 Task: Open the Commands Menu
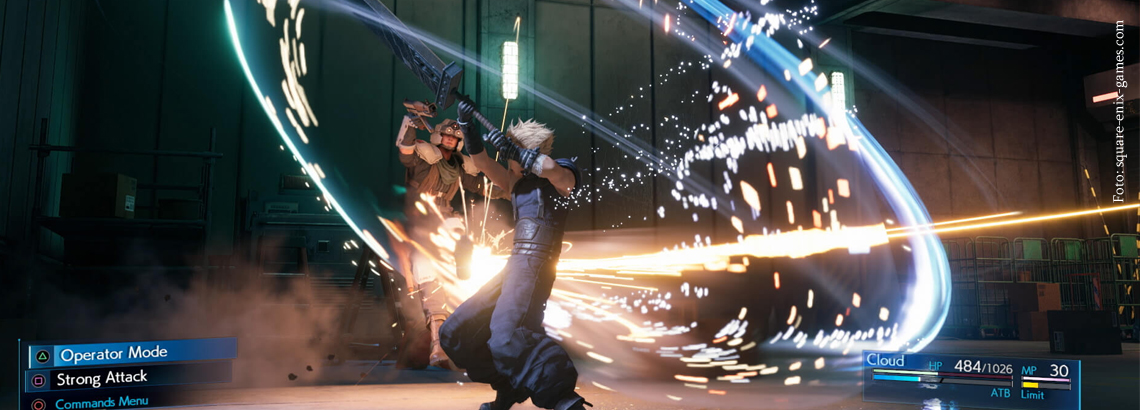coord(101,402)
